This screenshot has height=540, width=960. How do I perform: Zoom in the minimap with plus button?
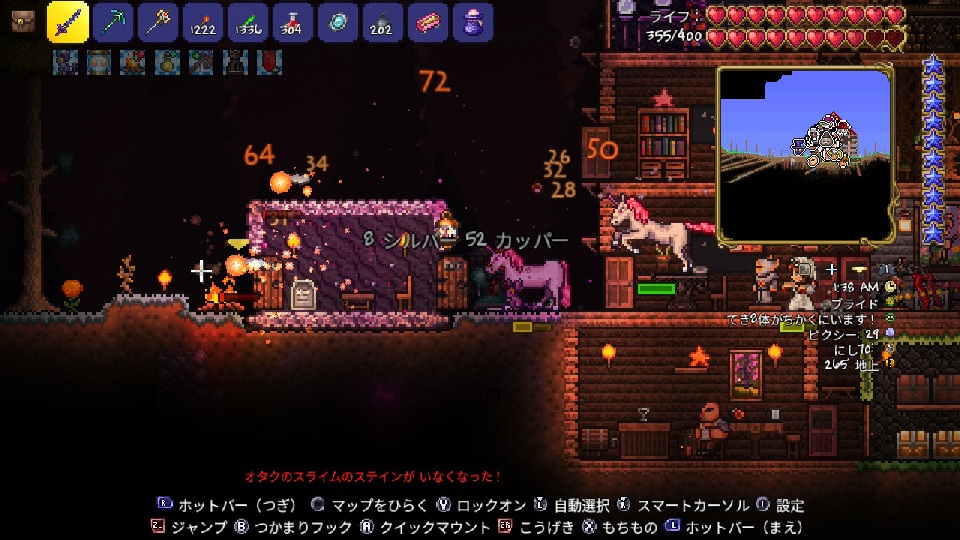pos(832,269)
